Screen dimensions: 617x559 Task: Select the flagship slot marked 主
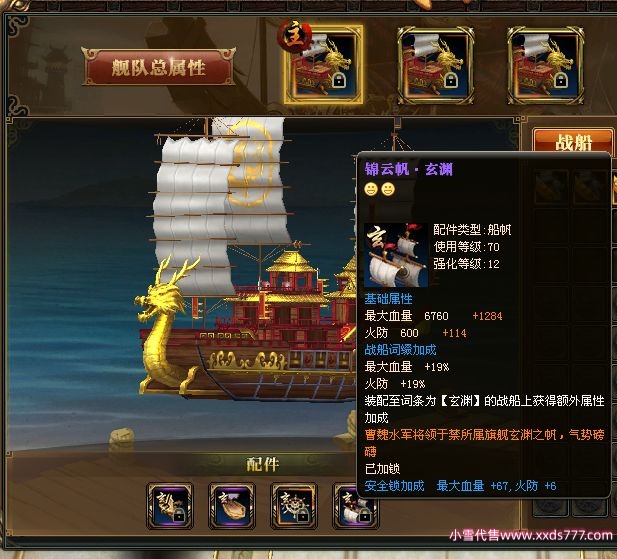(323, 65)
